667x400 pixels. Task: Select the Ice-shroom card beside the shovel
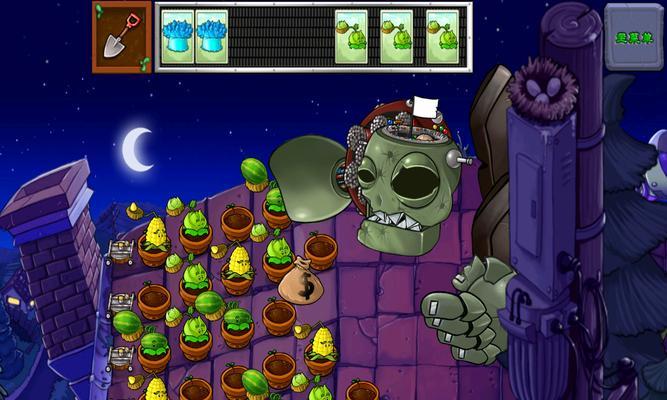[x=177, y=37]
